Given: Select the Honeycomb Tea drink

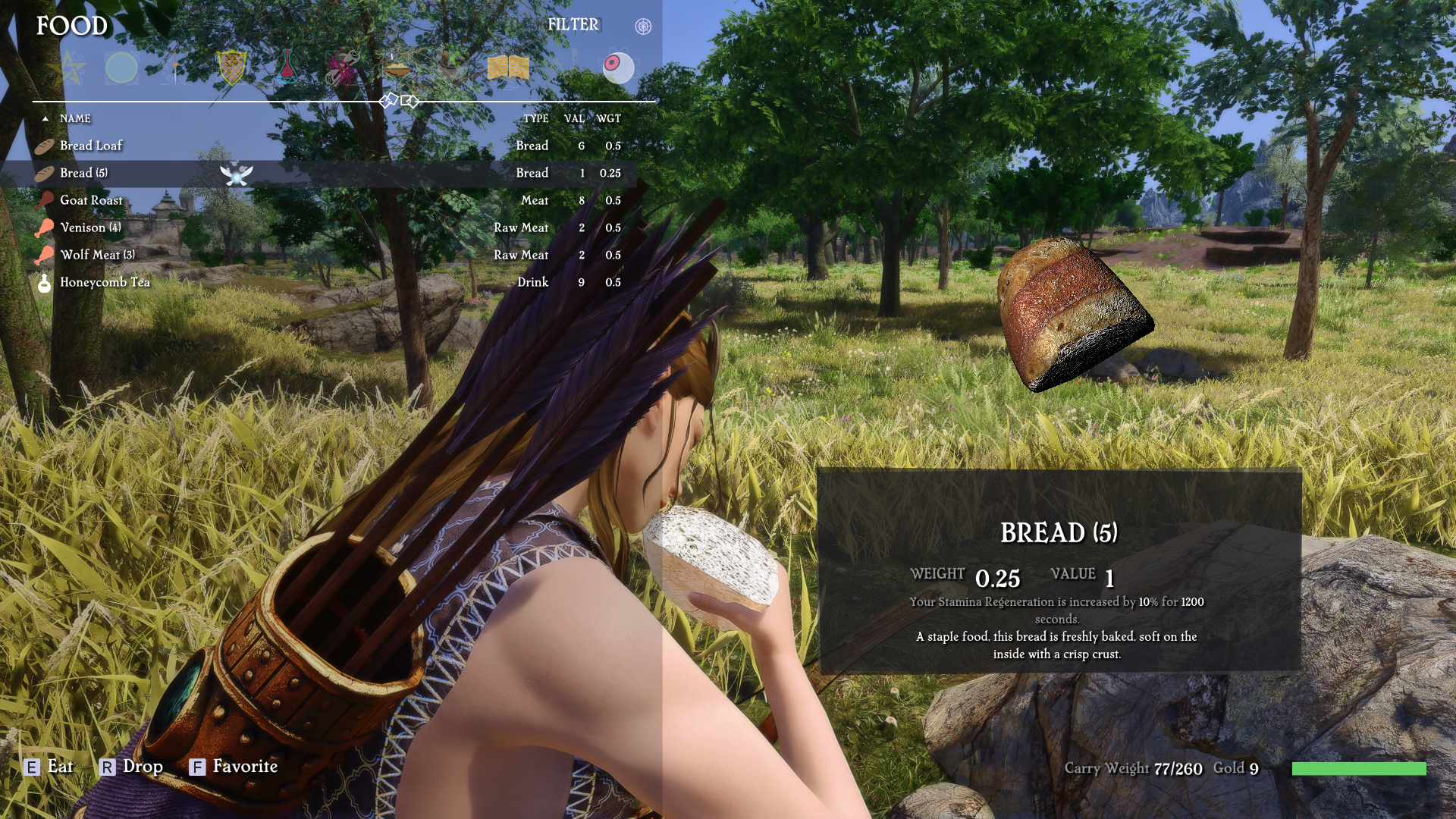Looking at the screenshot, I should [x=105, y=282].
